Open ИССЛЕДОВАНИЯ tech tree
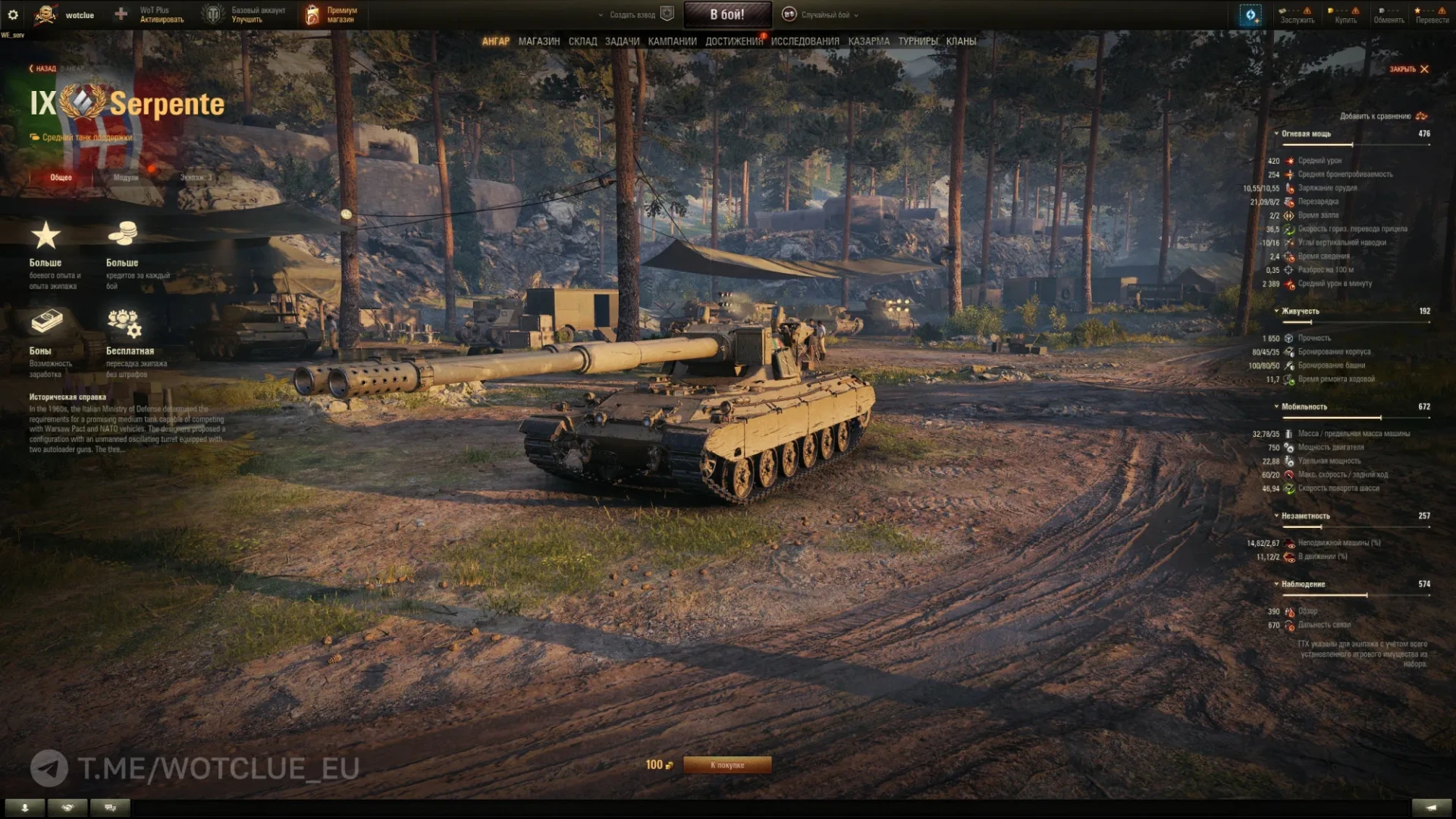Screen dimensions: 1456x819 click(x=805, y=42)
